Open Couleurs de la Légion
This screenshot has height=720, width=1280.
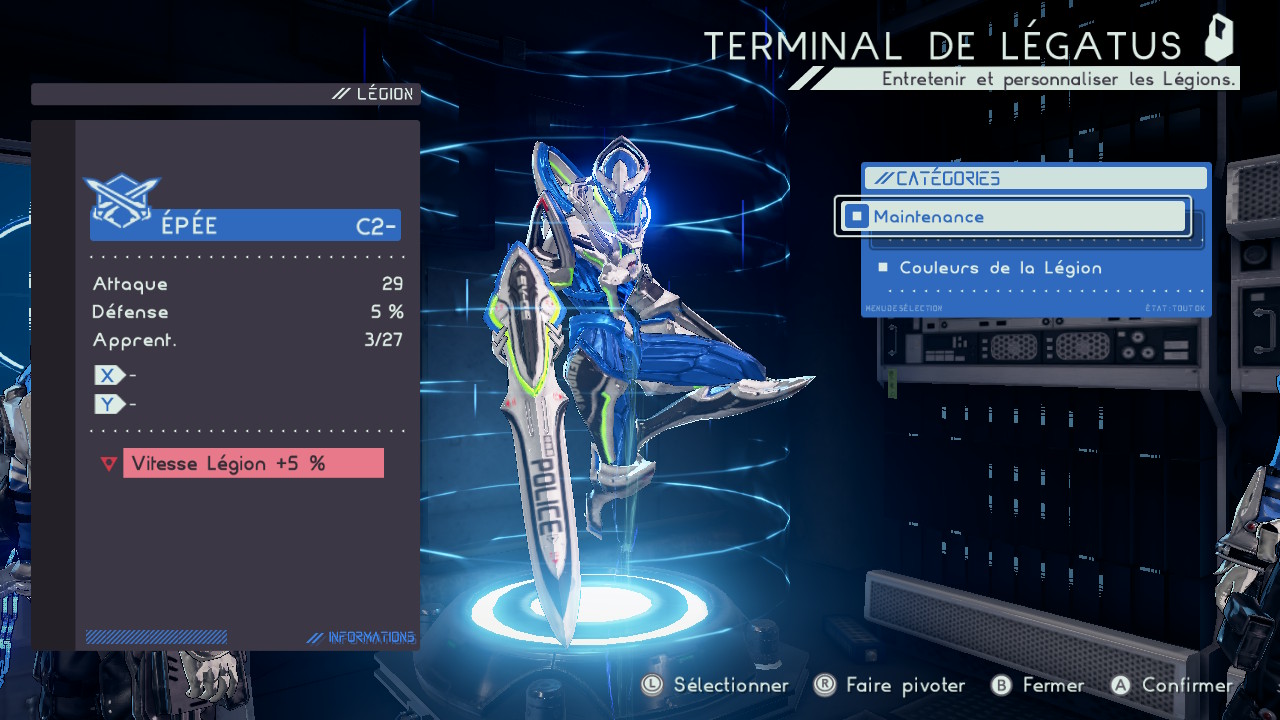[x=1000, y=268]
